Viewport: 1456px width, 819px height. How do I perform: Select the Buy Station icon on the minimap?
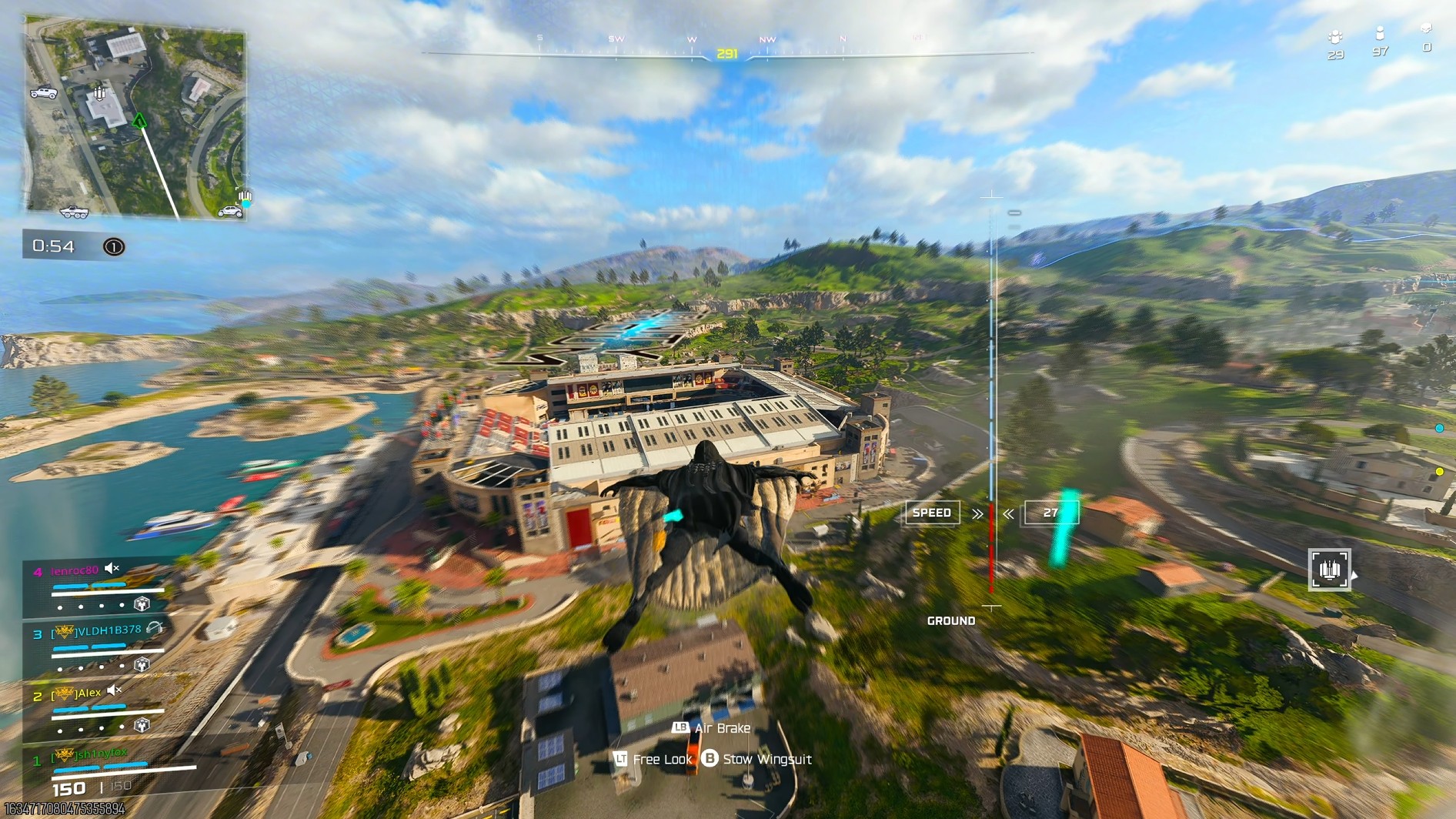coord(99,93)
